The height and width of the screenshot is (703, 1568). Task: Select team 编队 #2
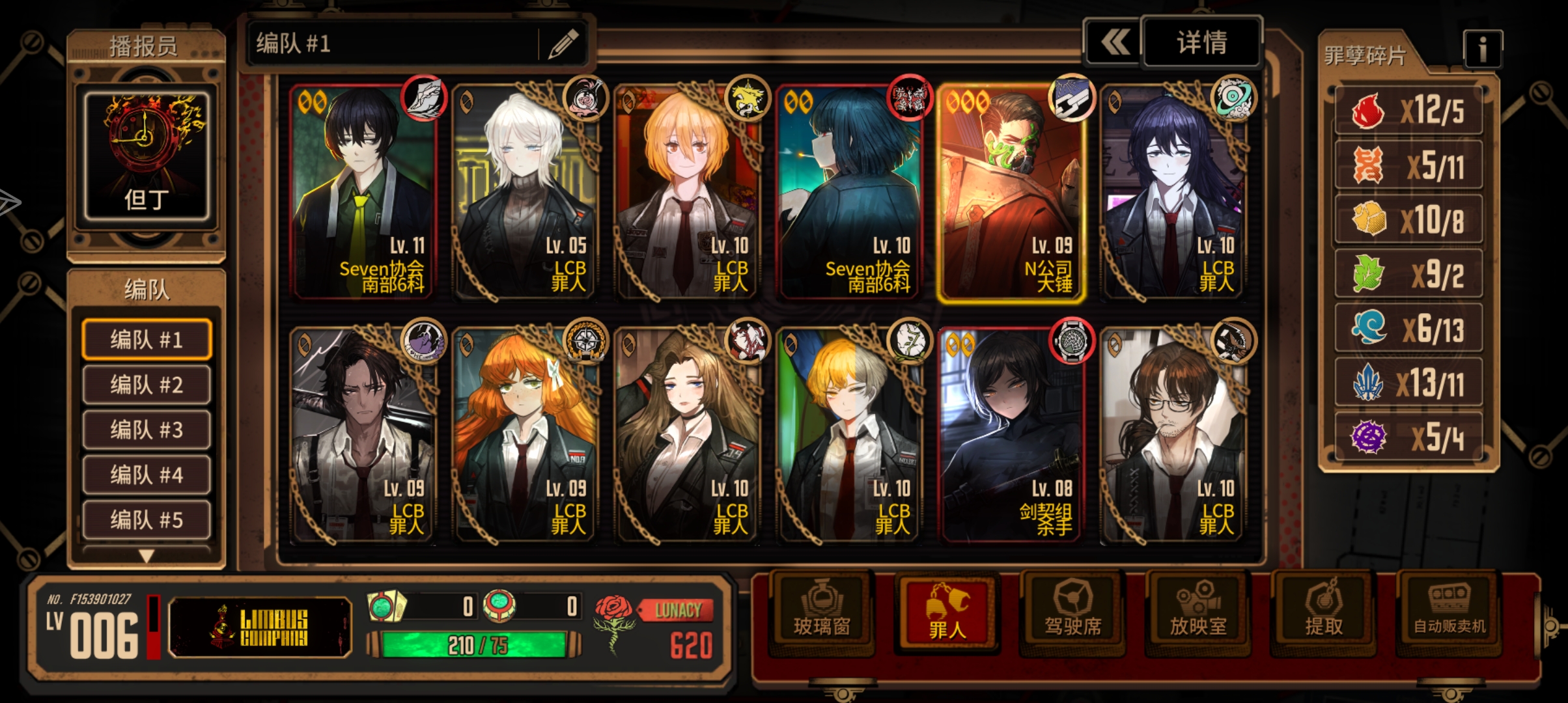pyautogui.click(x=147, y=385)
